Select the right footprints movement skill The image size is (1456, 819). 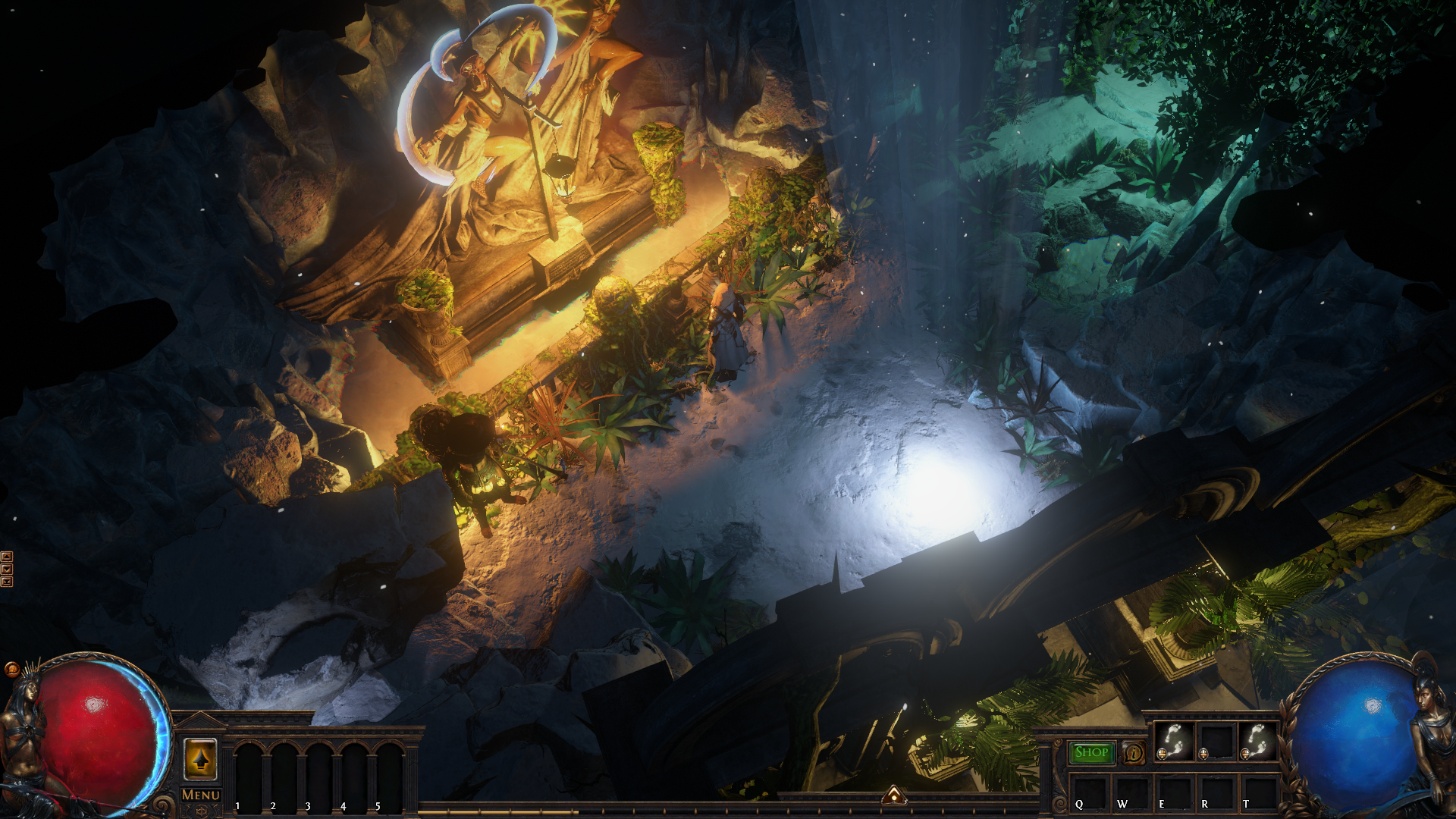[1257, 742]
